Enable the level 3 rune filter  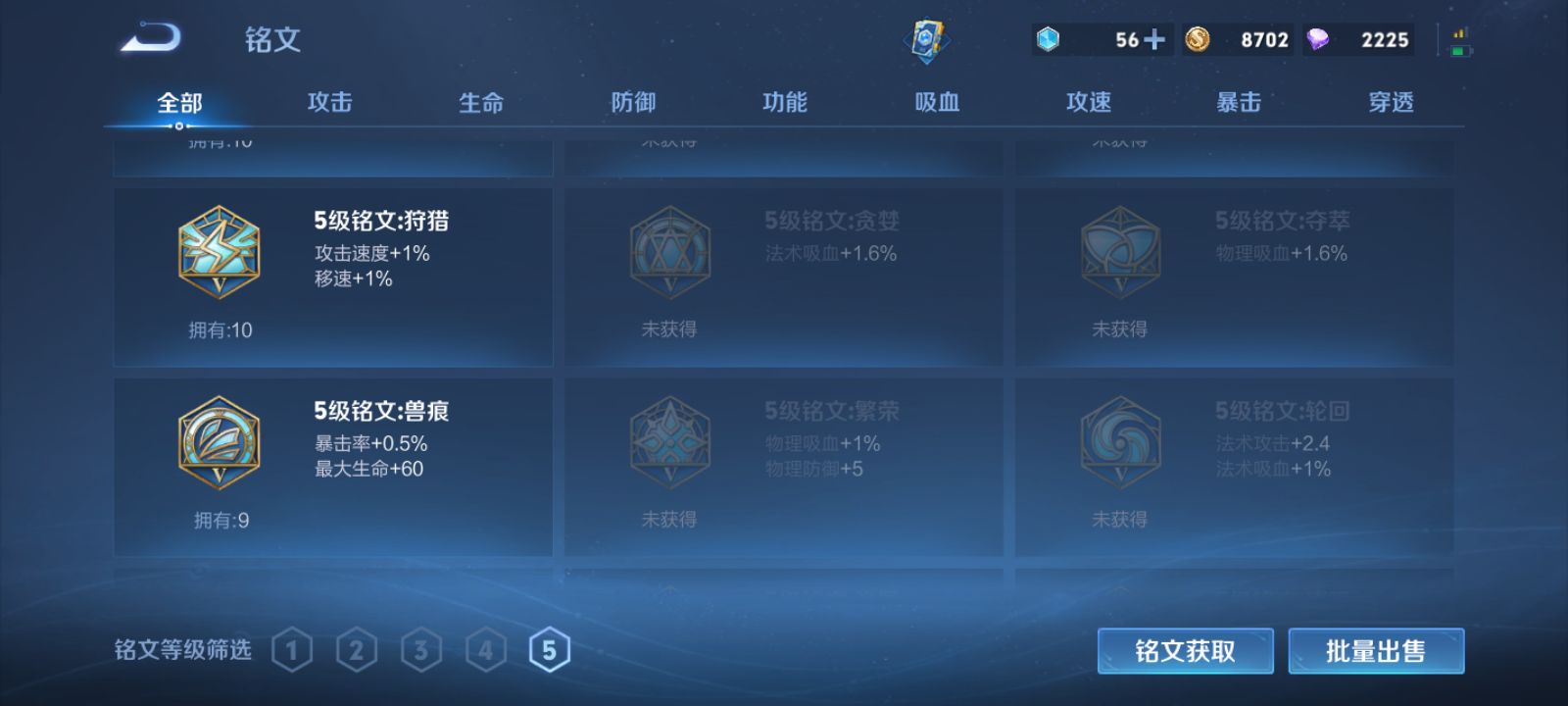click(x=421, y=648)
